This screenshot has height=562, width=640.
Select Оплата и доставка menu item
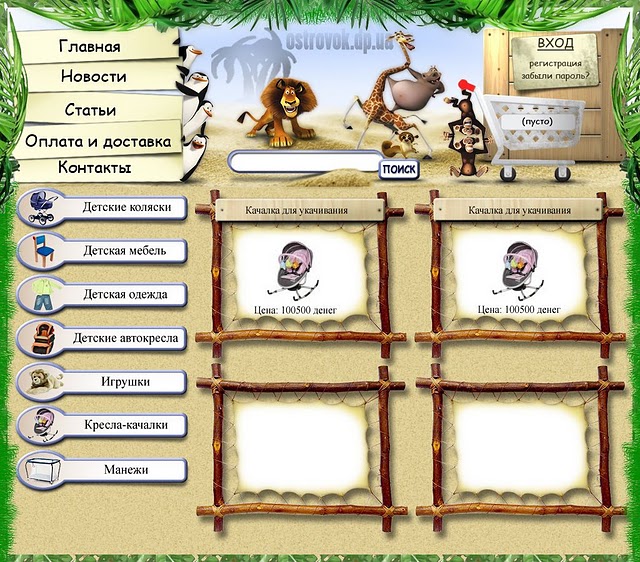(98, 141)
